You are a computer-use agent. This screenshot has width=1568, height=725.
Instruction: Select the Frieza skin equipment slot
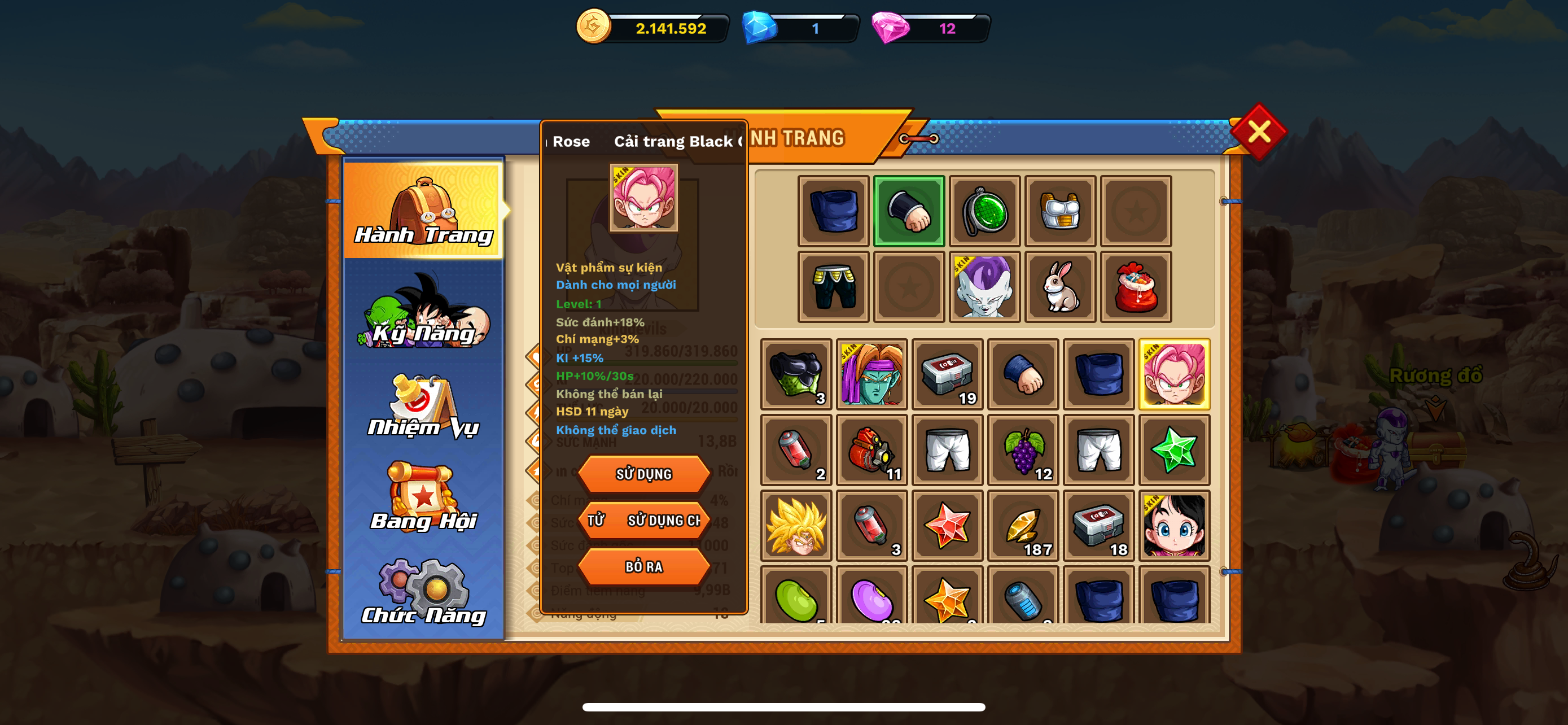pyautogui.click(x=984, y=287)
